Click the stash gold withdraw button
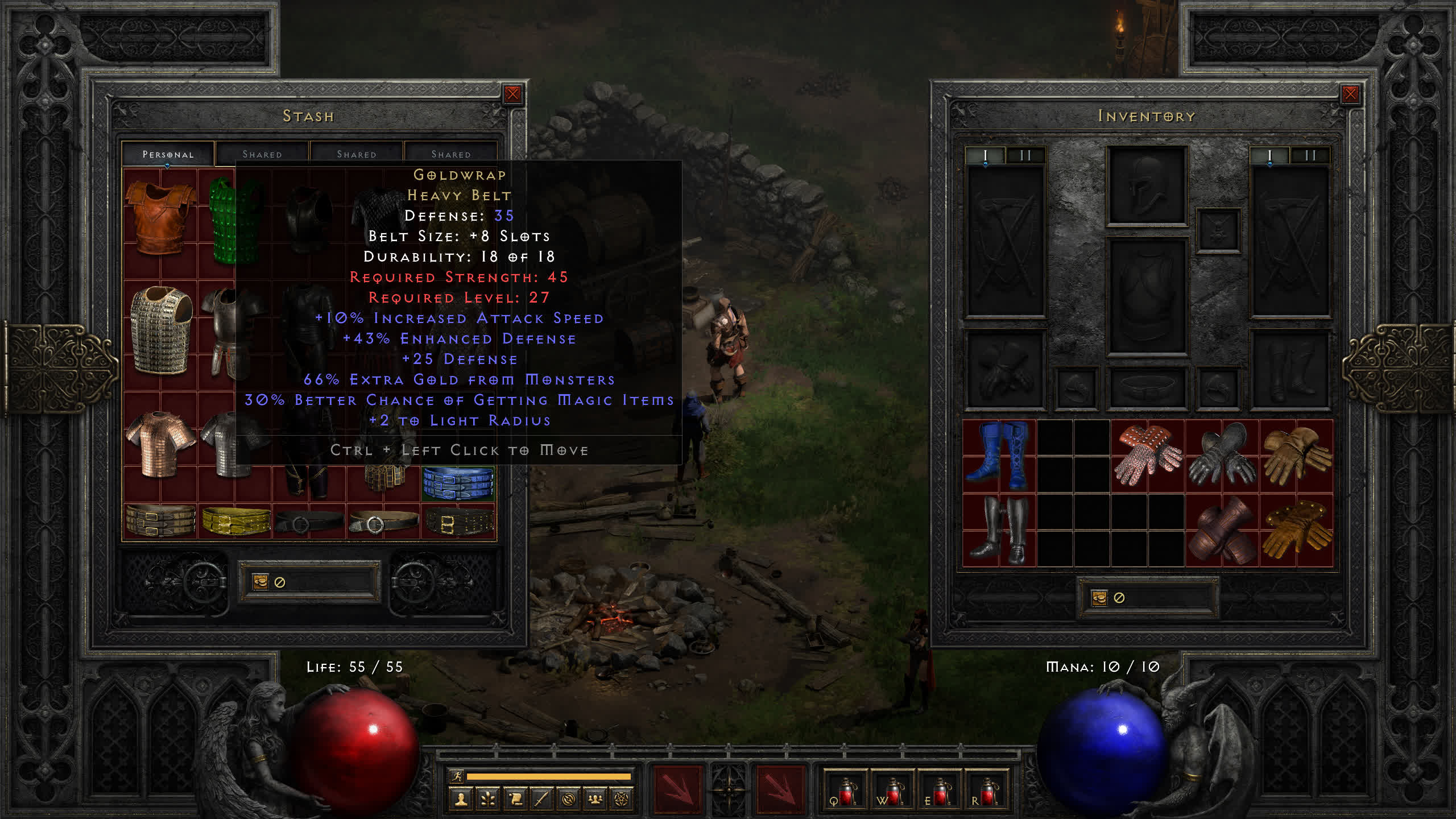 260,582
